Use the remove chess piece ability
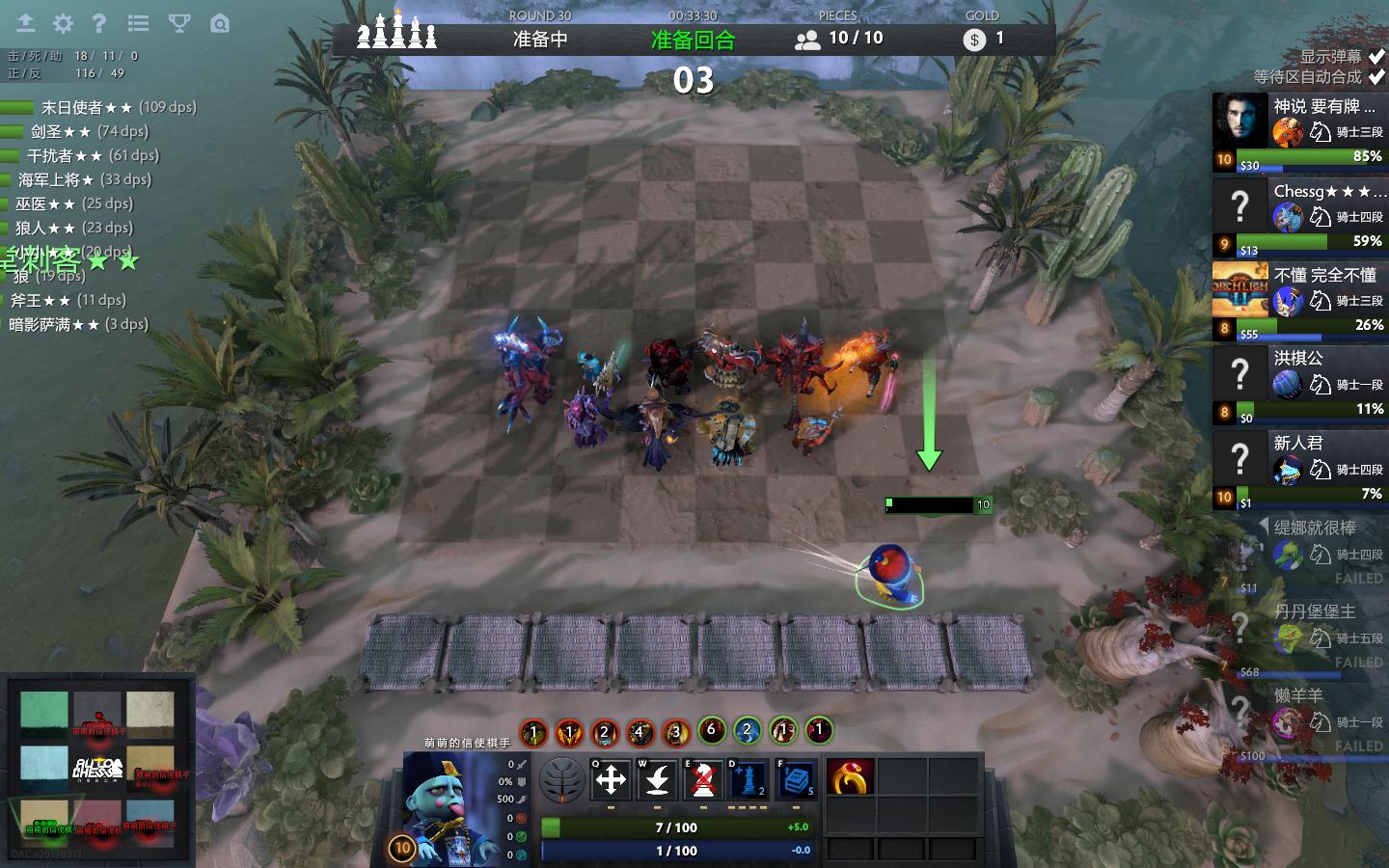The image size is (1389, 868). pyautogui.click(x=703, y=779)
